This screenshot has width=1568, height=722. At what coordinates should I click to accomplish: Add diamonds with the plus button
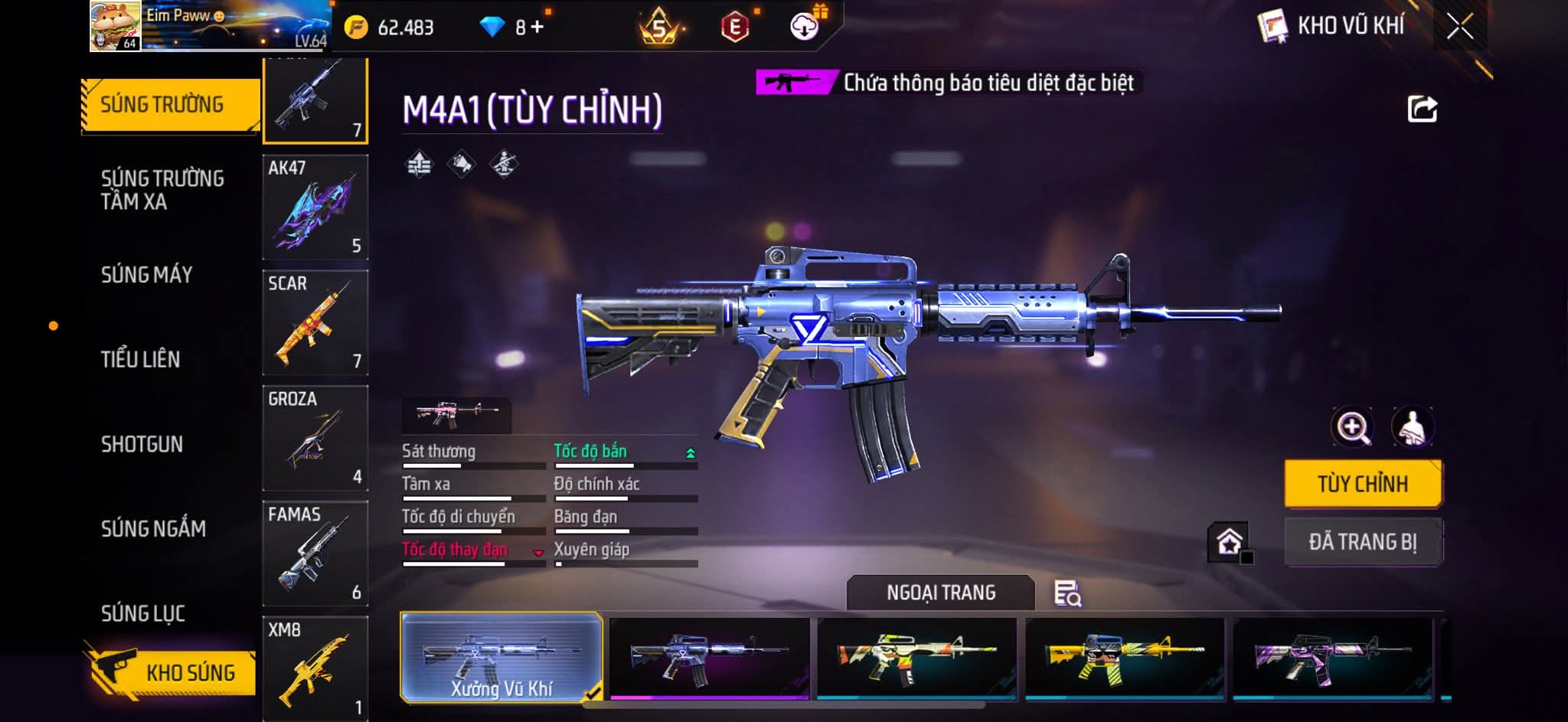coord(537,28)
